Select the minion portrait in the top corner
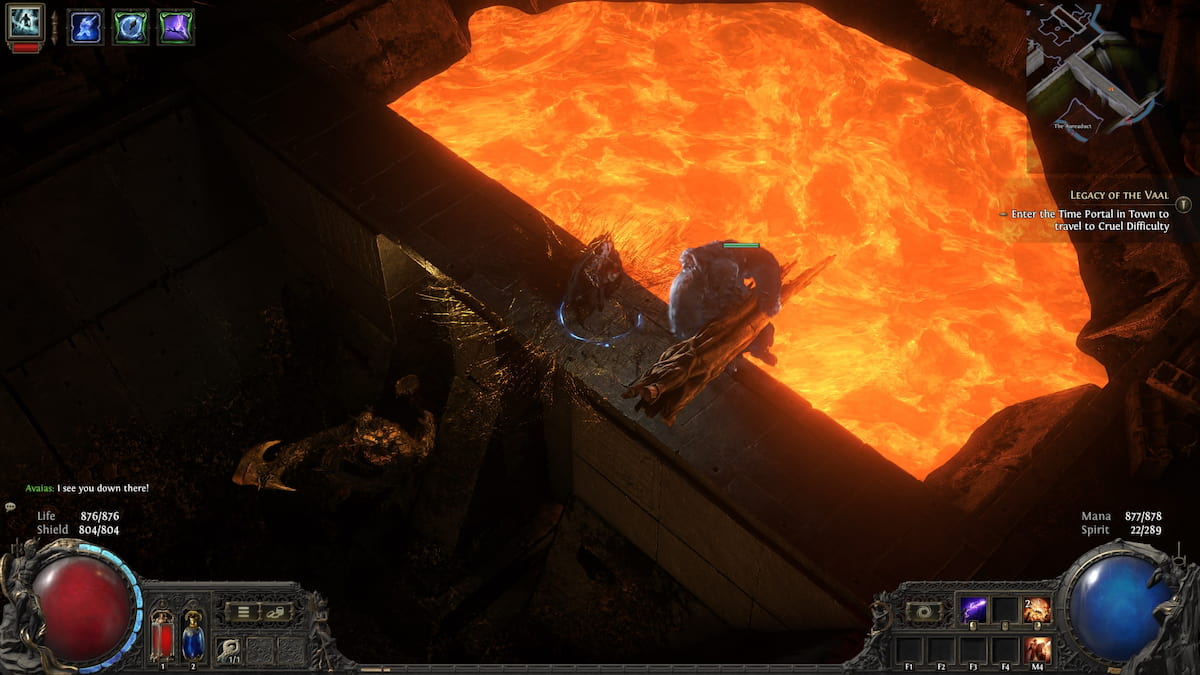This screenshot has height=675, width=1200. [x=25, y=22]
